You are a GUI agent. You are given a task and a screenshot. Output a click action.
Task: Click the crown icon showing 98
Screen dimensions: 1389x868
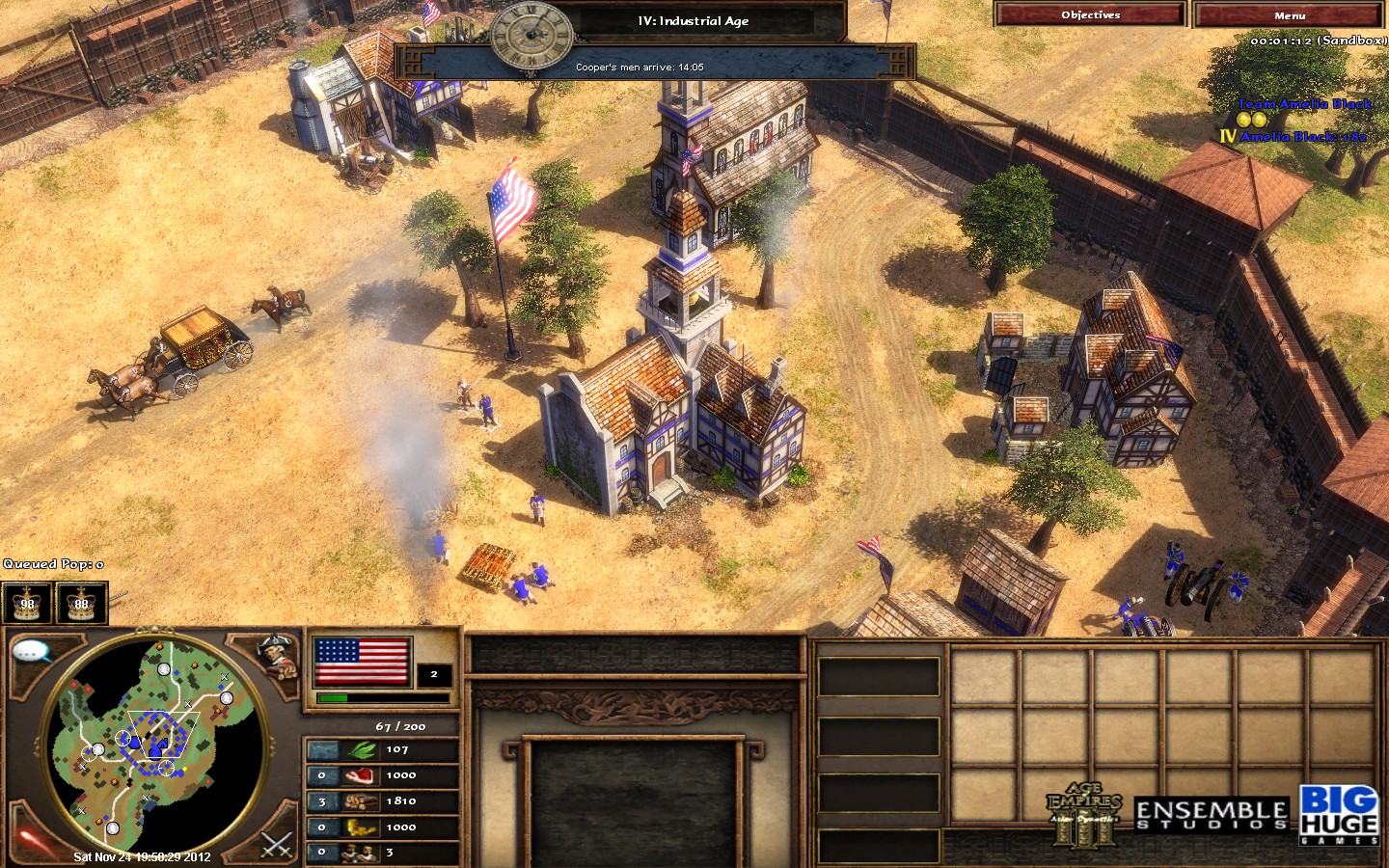tap(26, 605)
